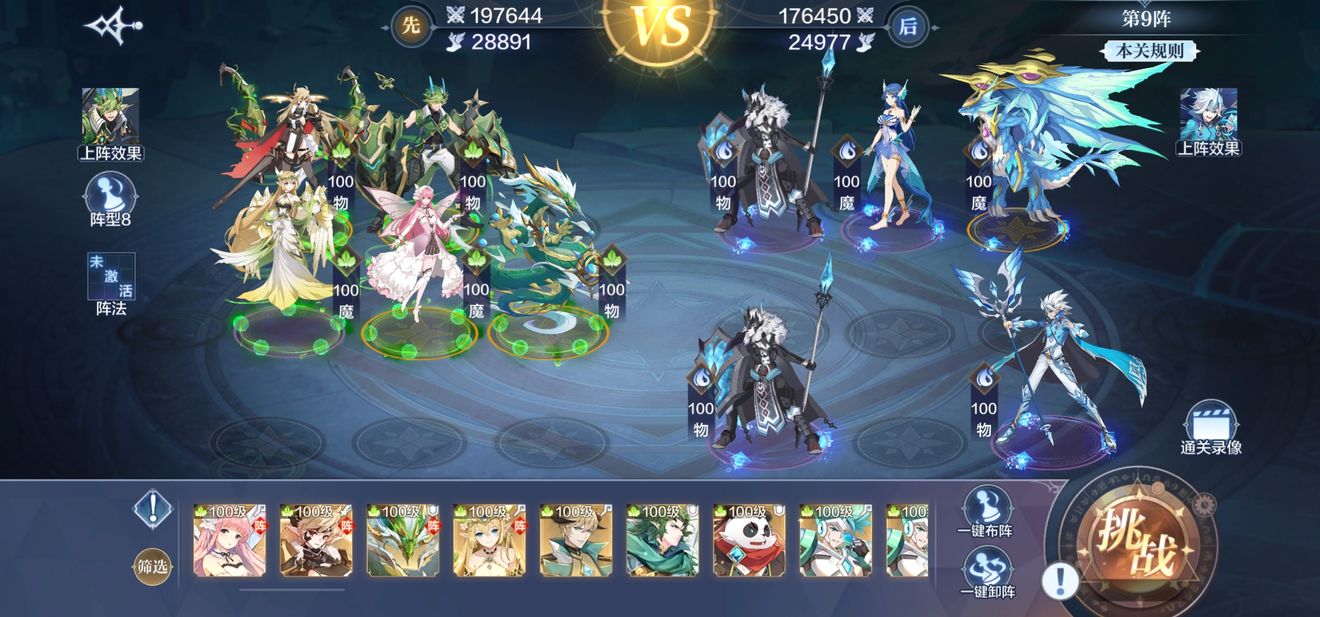1320x617 pixels.
Task: Go back using the top-left arrow
Action: pos(112,25)
